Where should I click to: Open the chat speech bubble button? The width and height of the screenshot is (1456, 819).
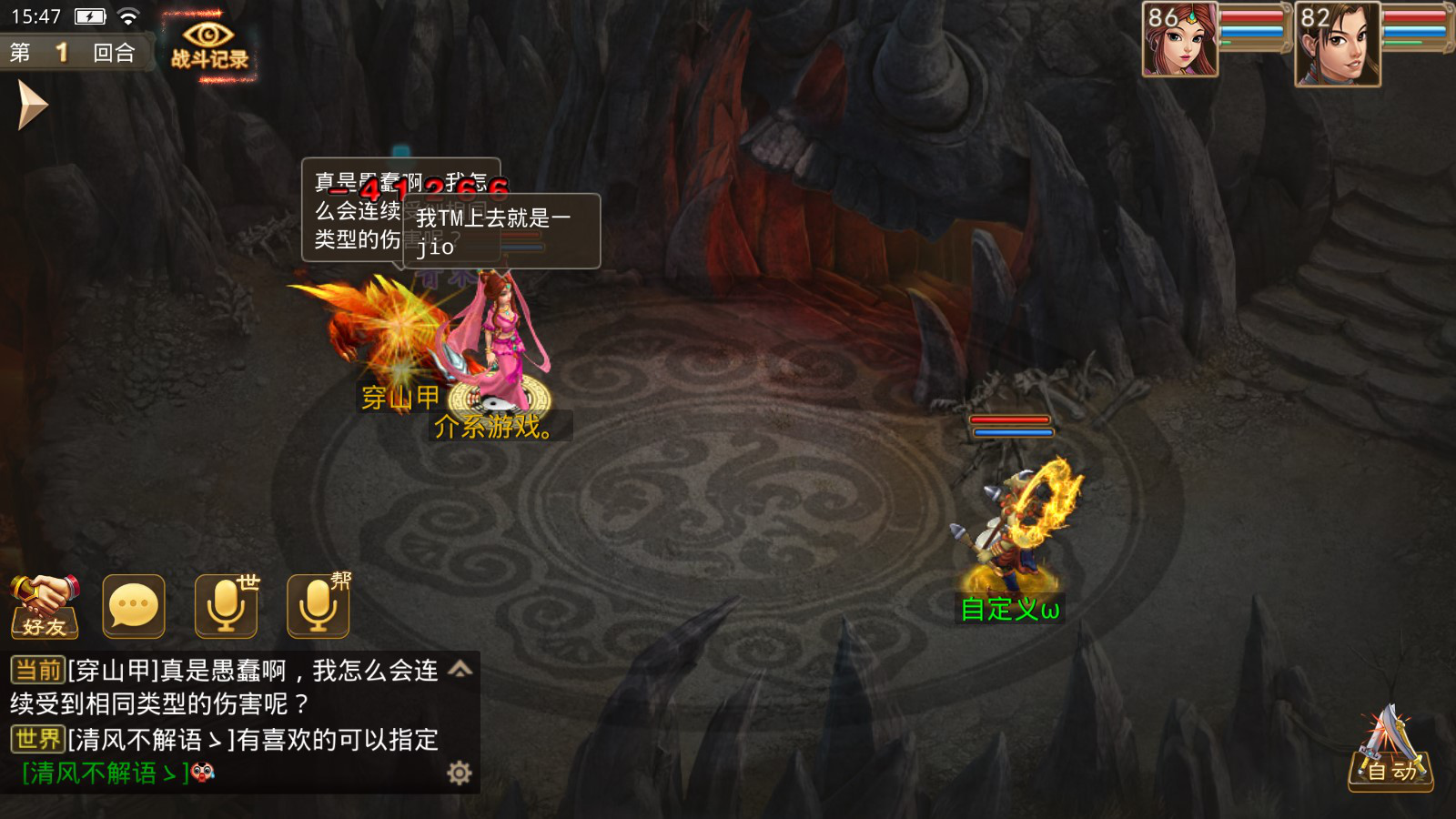pyautogui.click(x=134, y=606)
